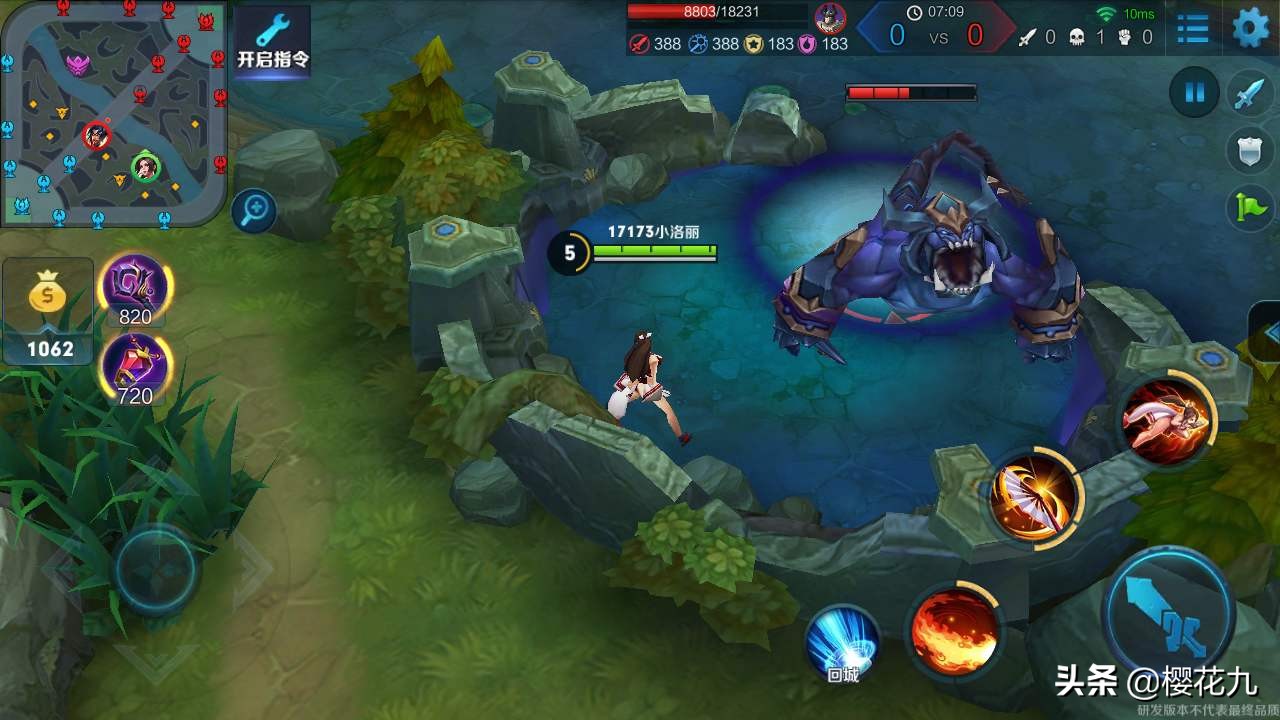
Task: Cast the flaming fan skill
Action: (1035, 496)
